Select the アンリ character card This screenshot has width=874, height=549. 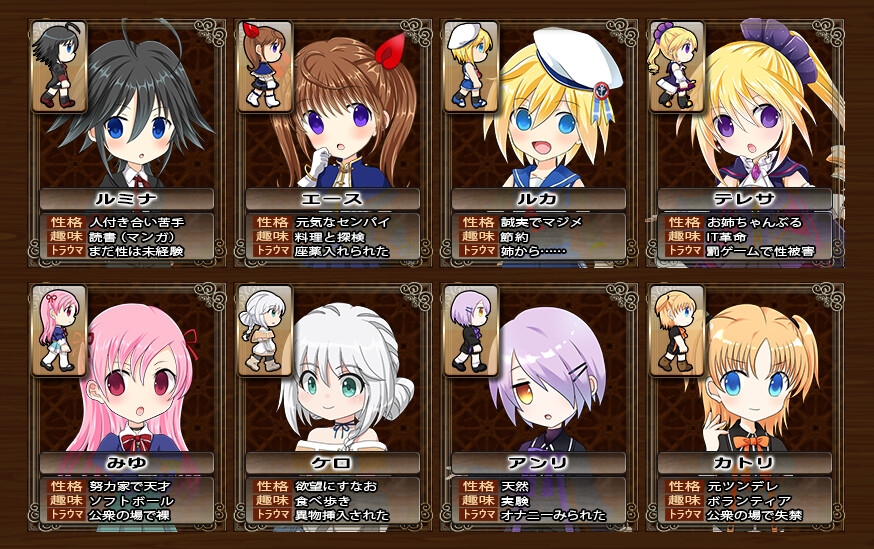click(539, 405)
